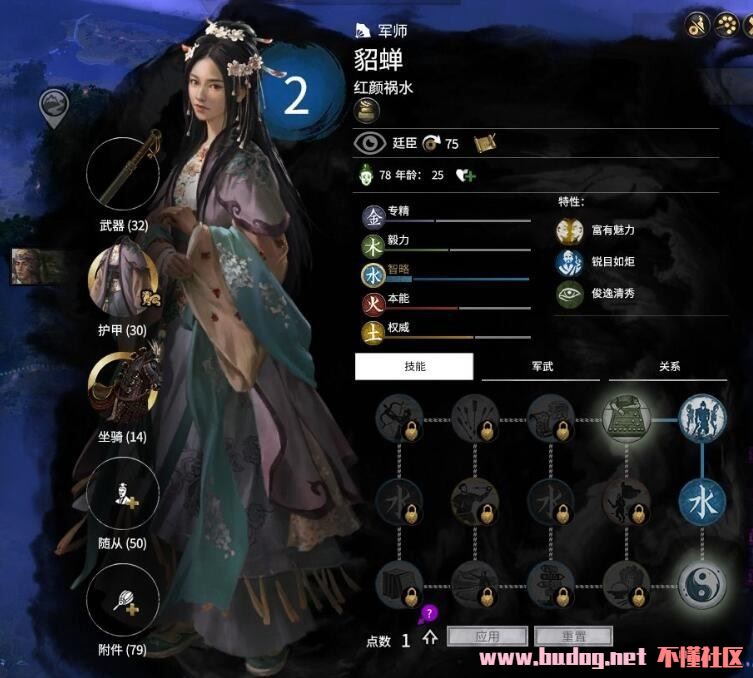Open the scroll icon beside 廷臣 rank
Image resolution: width=753 pixels, height=678 pixels.
pos(486,143)
